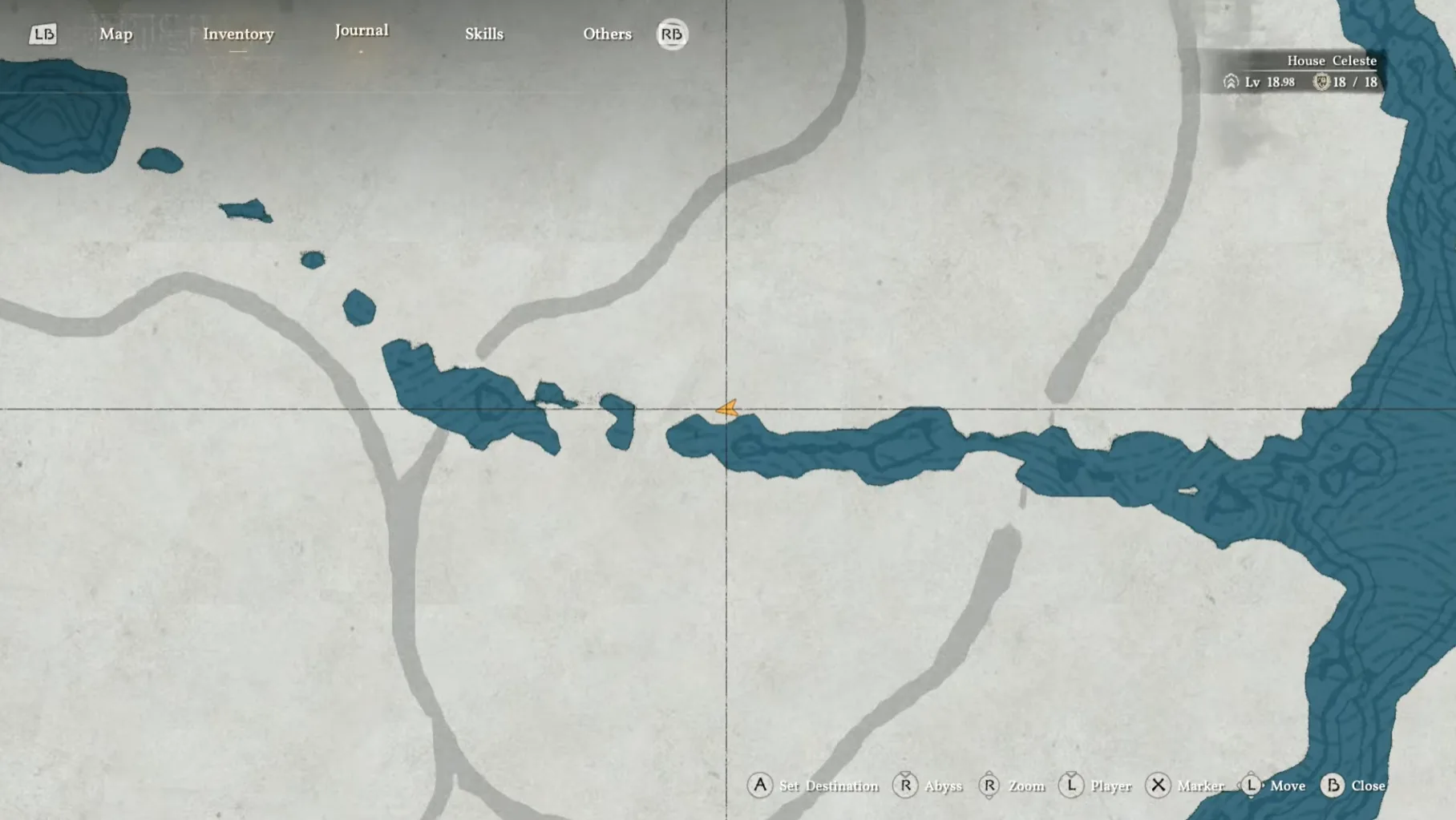Image resolution: width=1456 pixels, height=820 pixels.
Task: Click the Abyss label
Action: pos(944,786)
